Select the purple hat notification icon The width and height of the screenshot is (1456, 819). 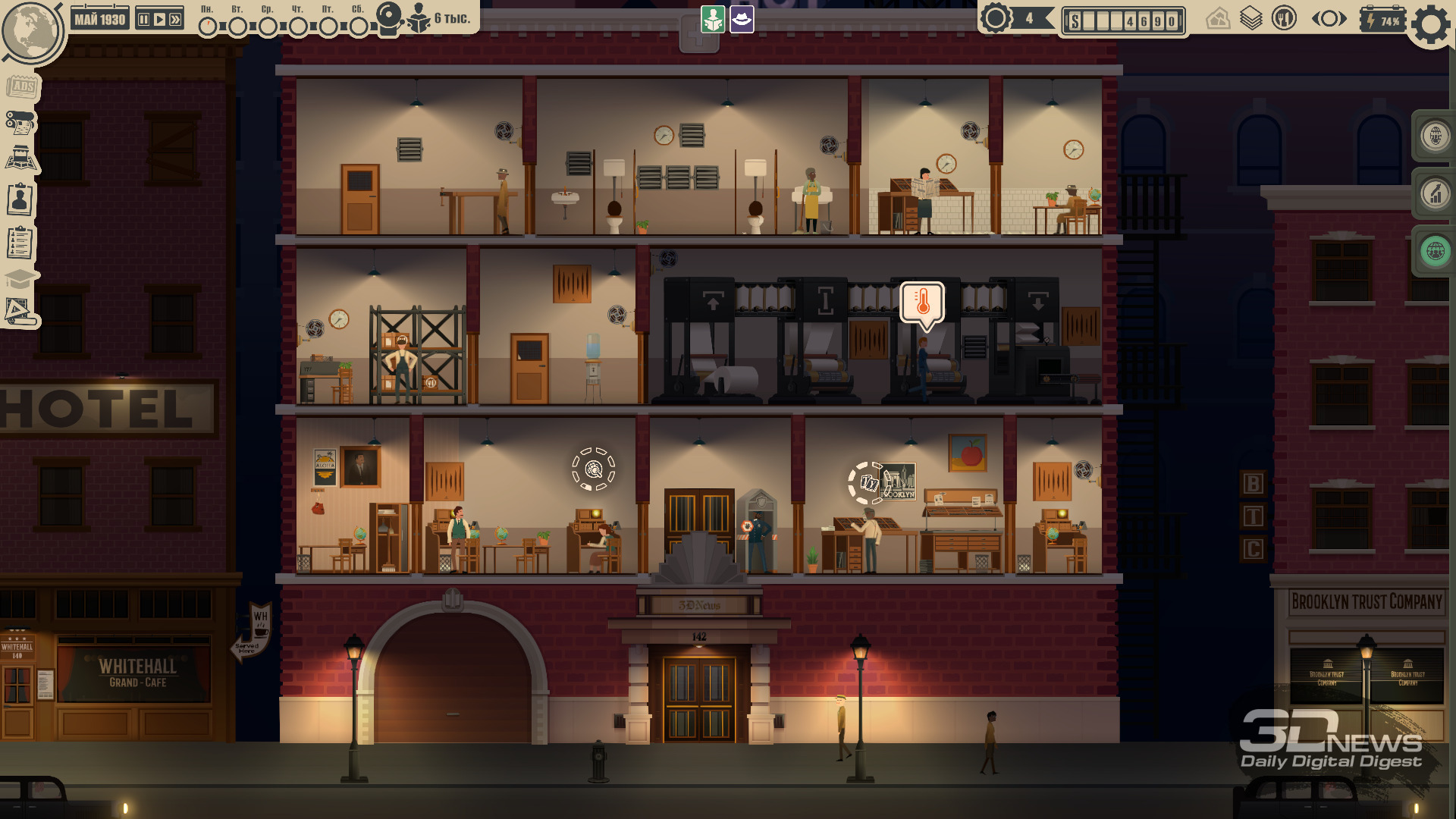click(742, 20)
